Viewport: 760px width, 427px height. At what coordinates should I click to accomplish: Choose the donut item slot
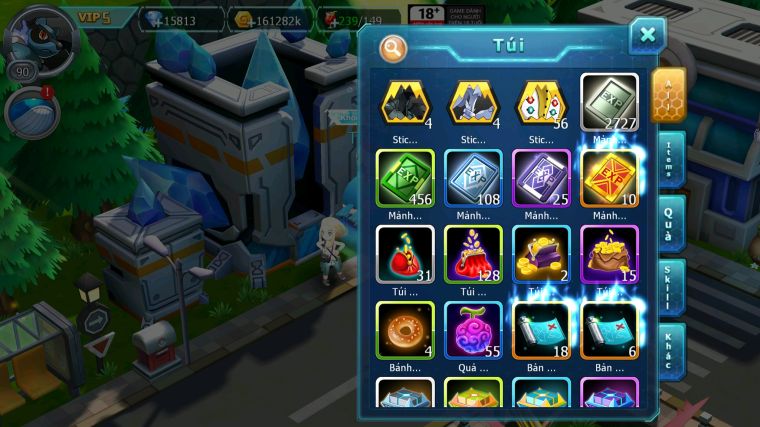(405, 330)
